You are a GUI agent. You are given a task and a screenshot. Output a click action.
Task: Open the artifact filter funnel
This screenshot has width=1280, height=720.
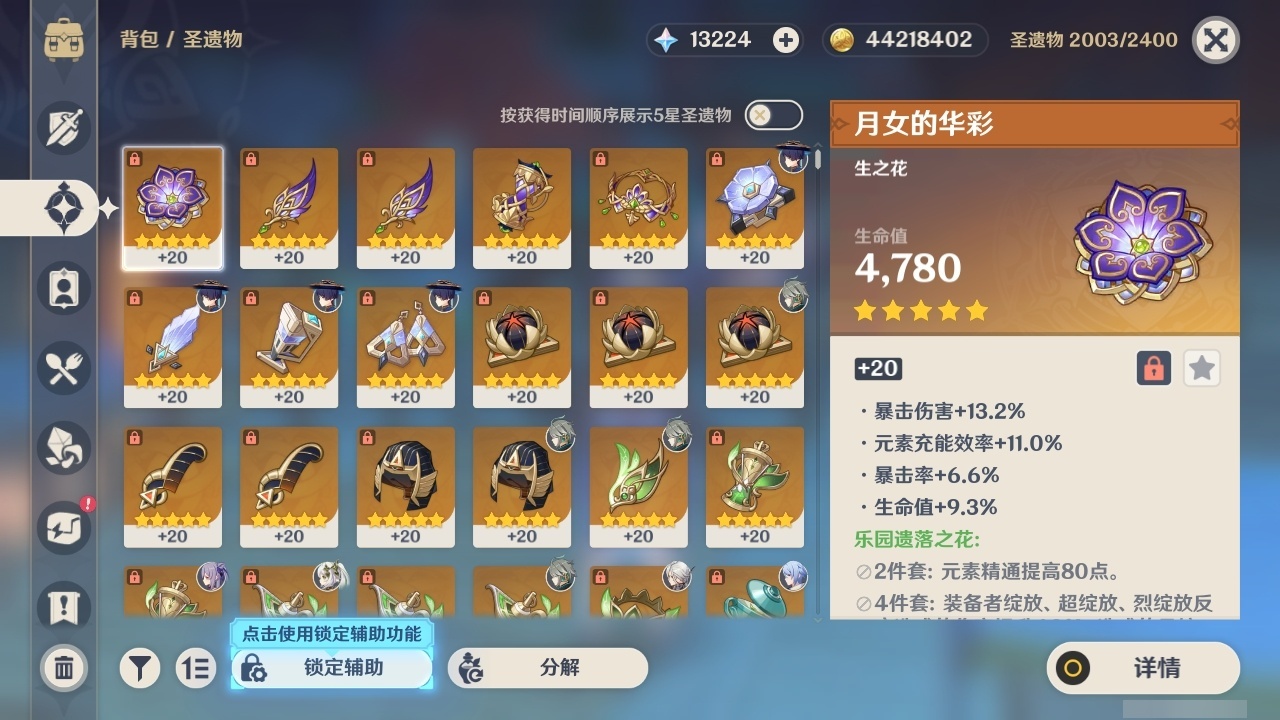pos(140,668)
